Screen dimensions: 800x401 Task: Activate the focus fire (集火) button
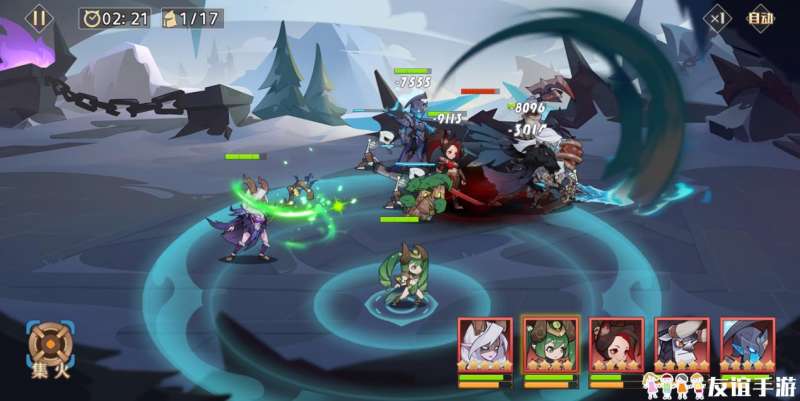click(46, 347)
